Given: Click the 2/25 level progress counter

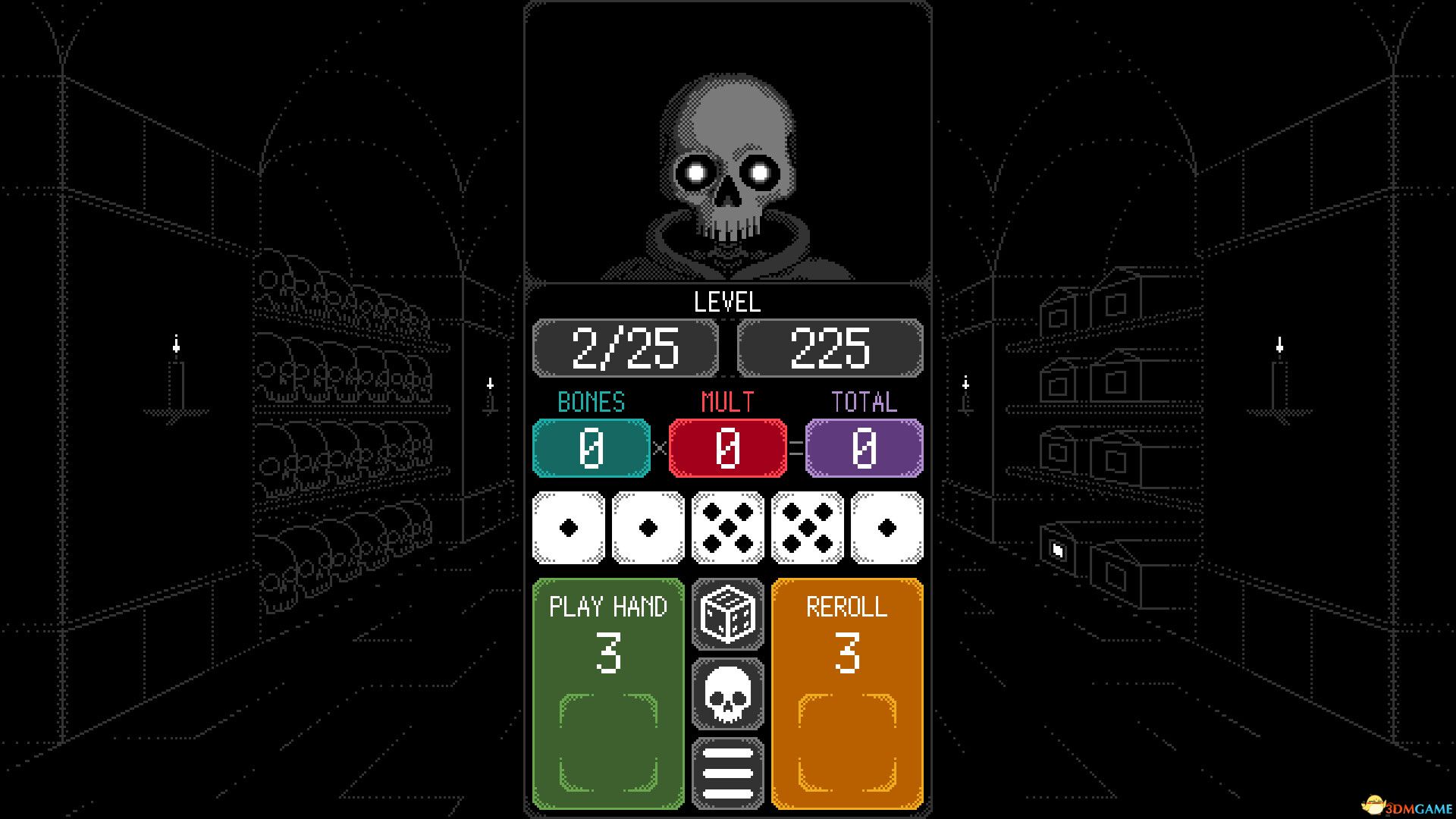Looking at the screenshot, I should click(x=626, y=348).
